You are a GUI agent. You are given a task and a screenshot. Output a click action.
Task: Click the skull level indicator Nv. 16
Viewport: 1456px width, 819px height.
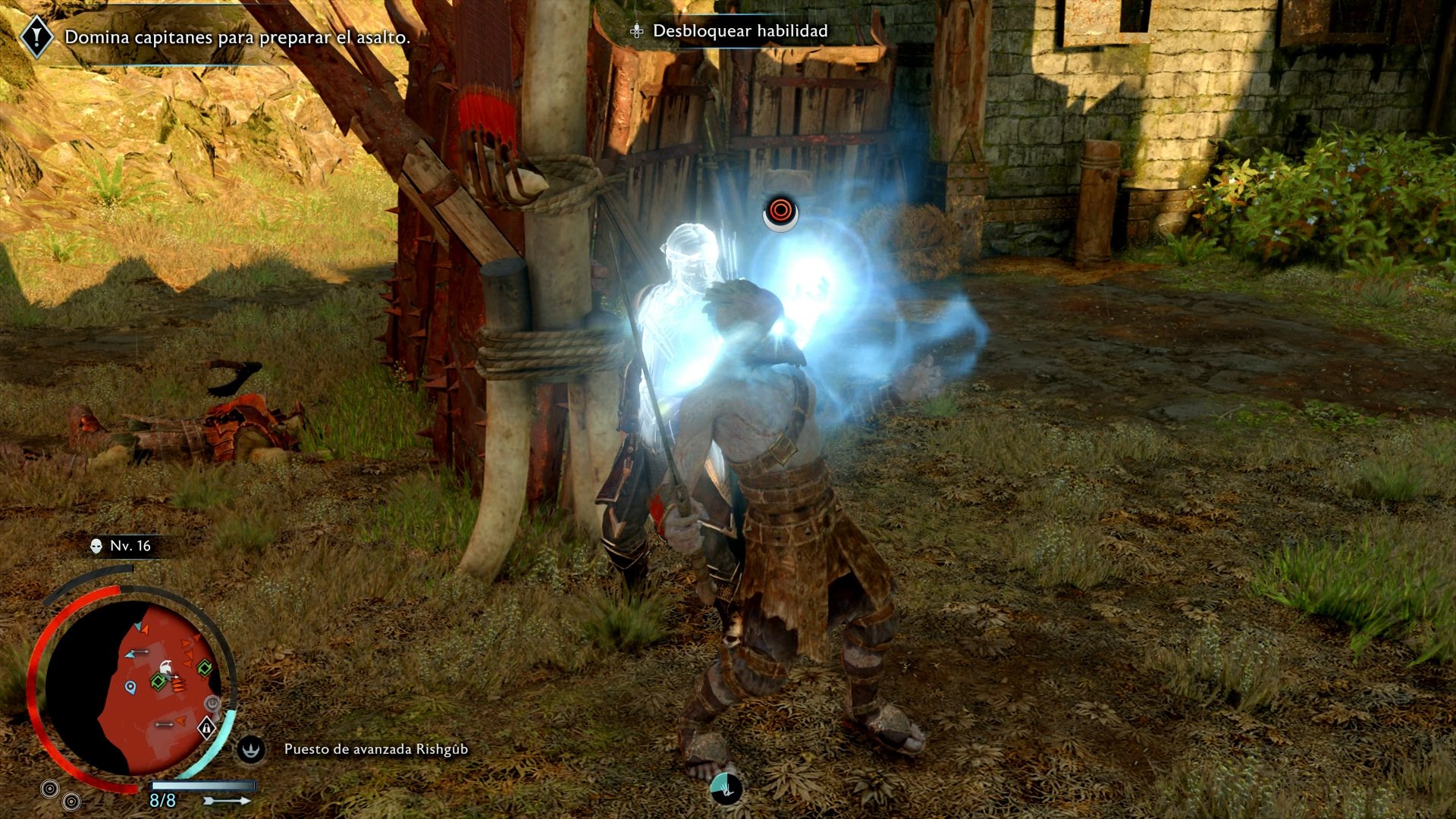121,546
